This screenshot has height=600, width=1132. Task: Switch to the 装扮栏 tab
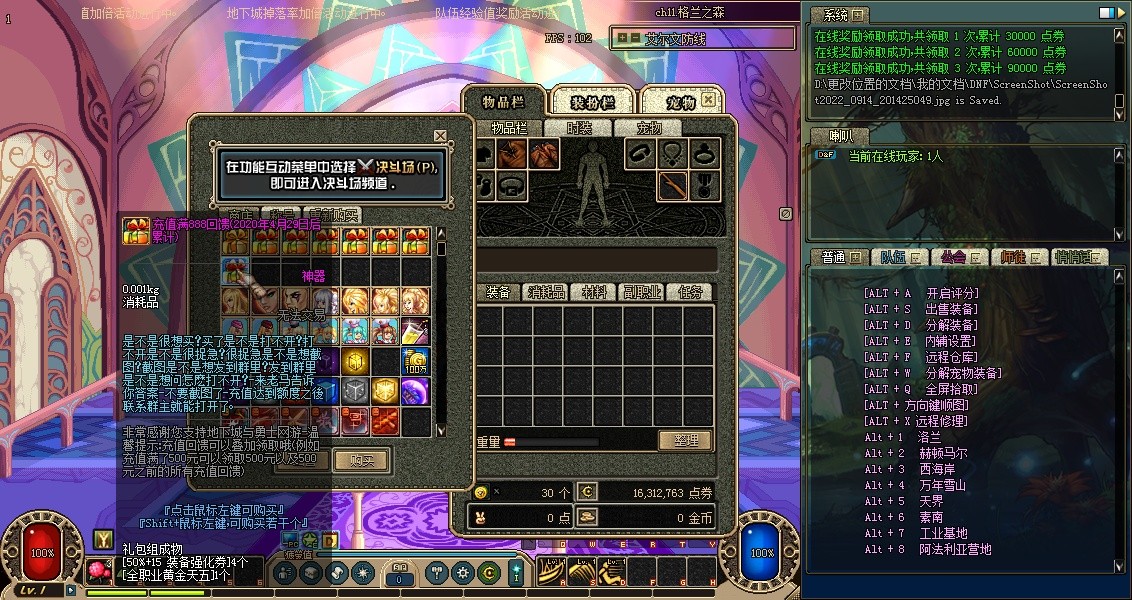click(592, 102)
